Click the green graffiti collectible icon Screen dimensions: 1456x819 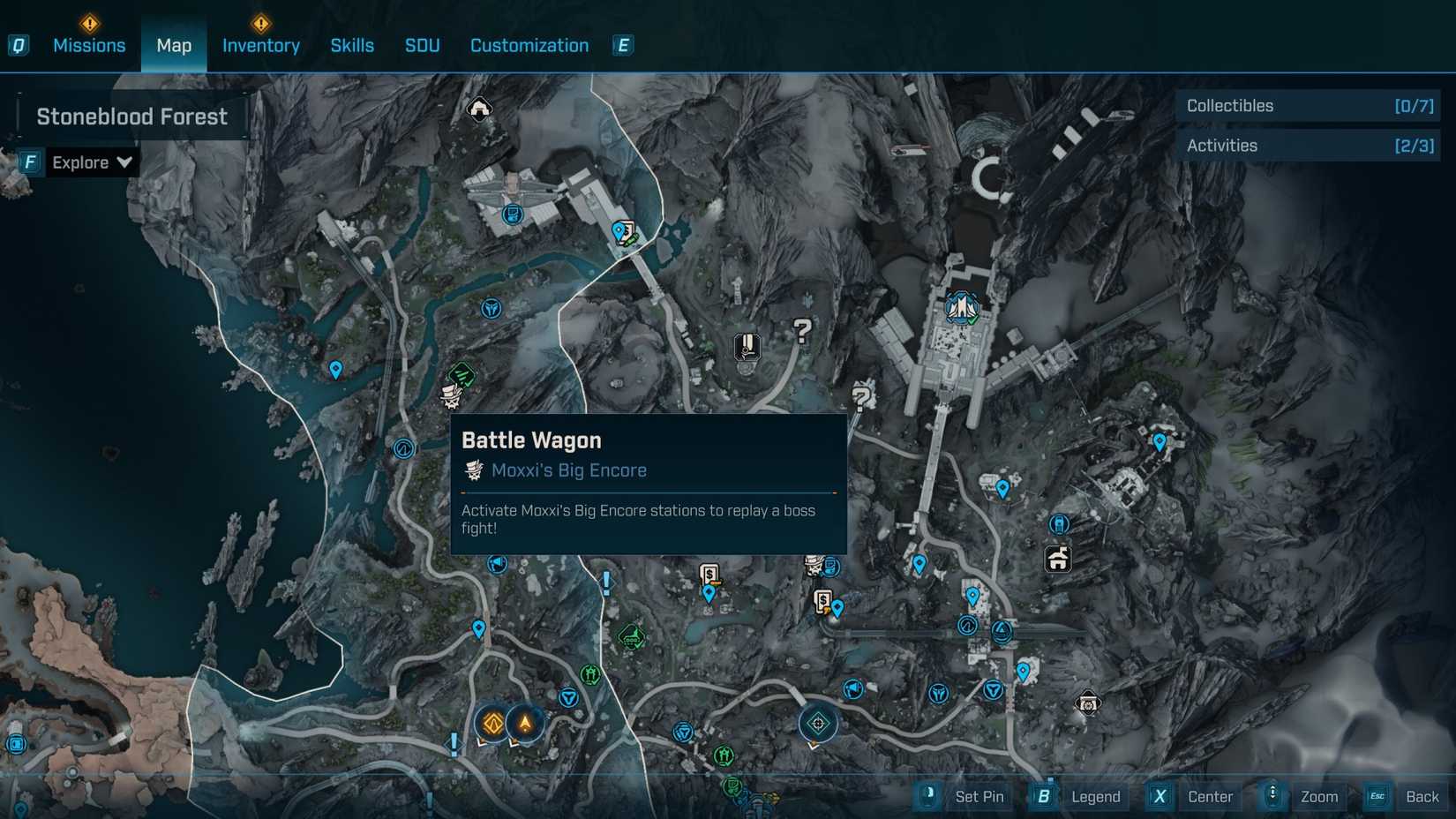[x=461, y=374]
